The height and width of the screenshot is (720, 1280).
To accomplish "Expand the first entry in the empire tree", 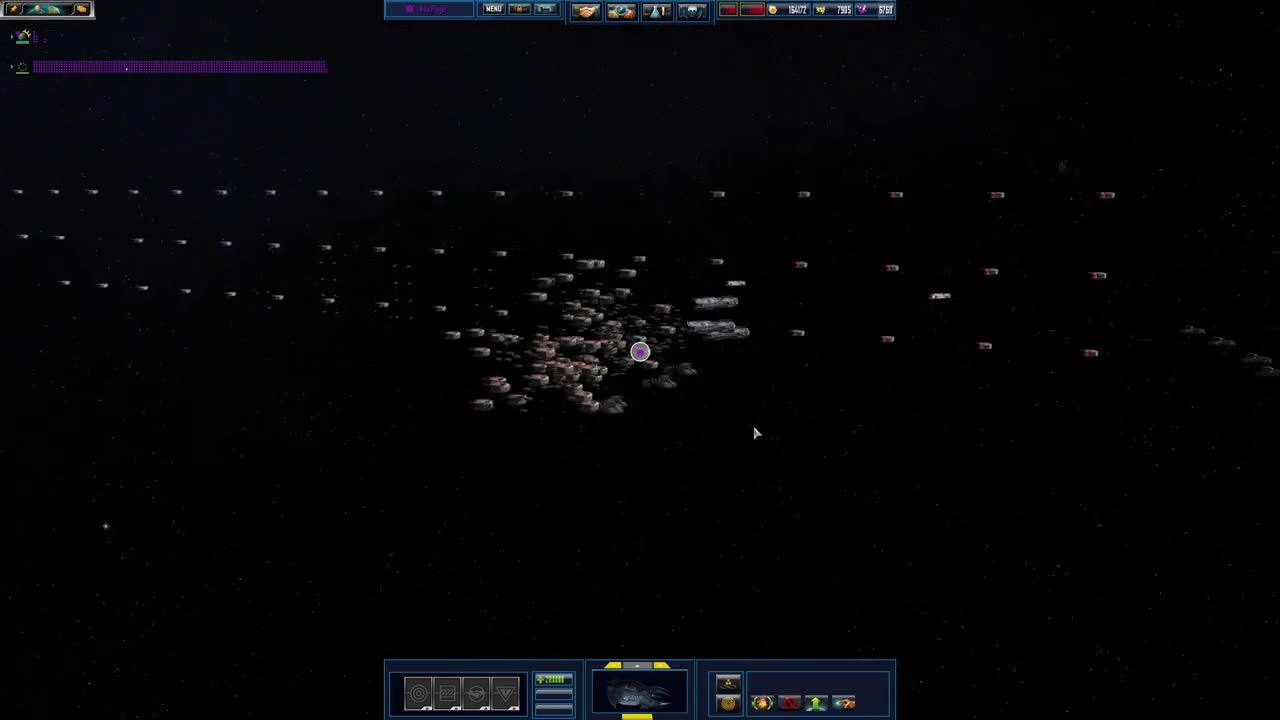I will pos(11,37).
